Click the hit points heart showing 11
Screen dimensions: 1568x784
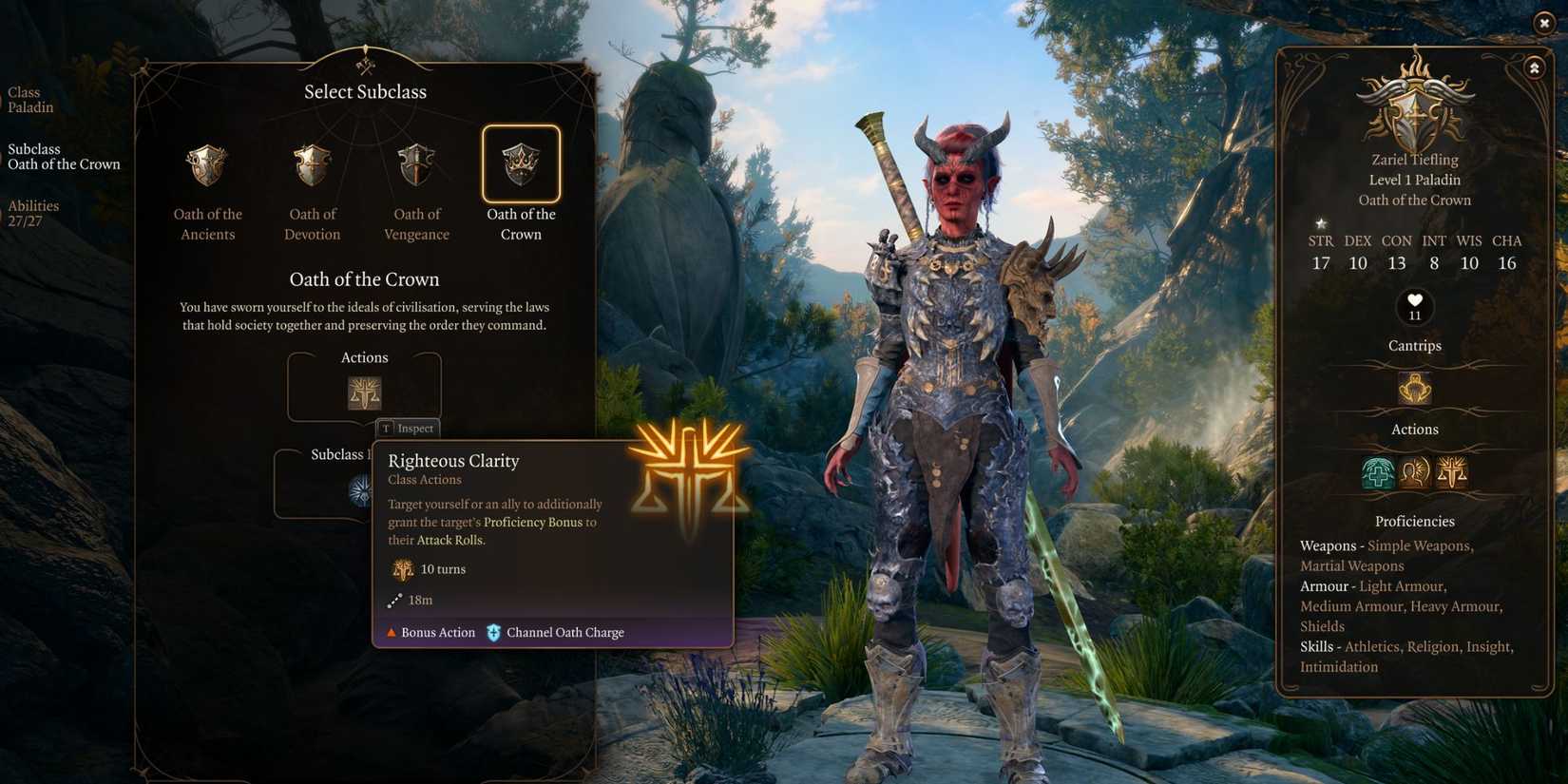point(1414,306)
